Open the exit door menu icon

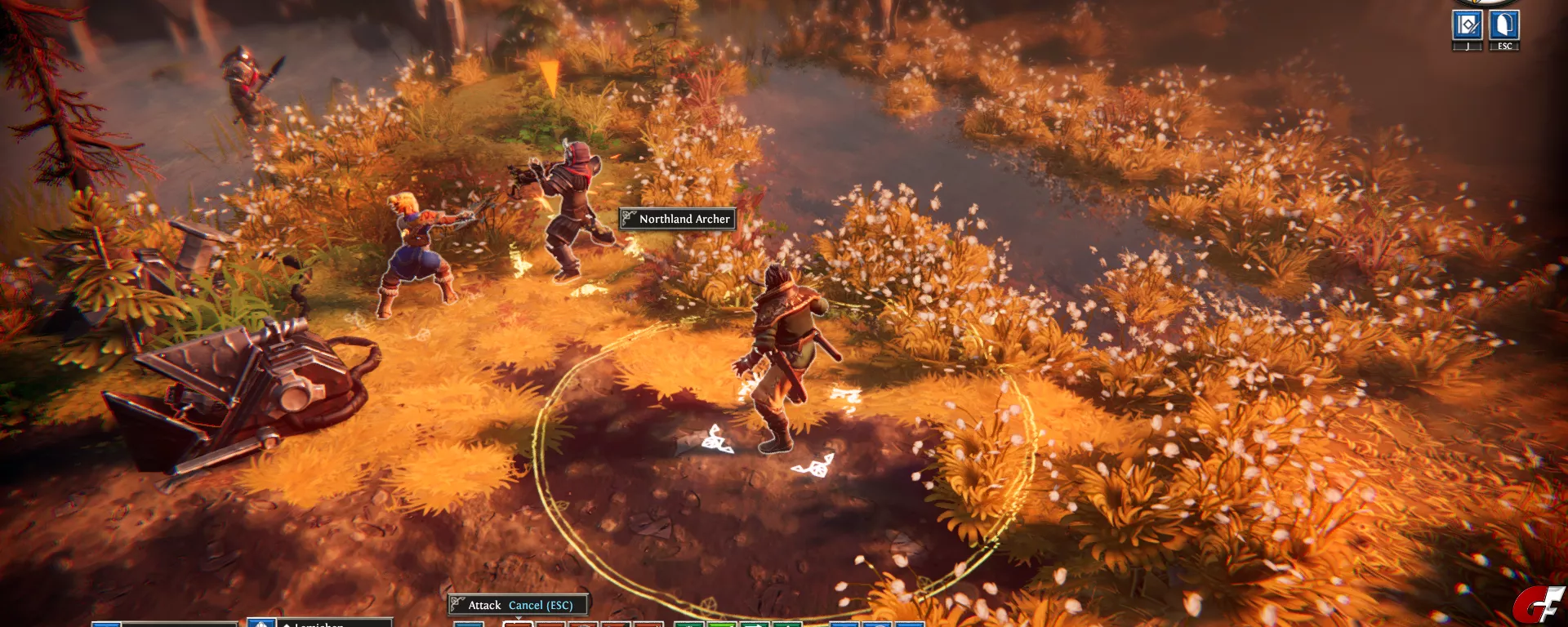[x=1504, y=26]
